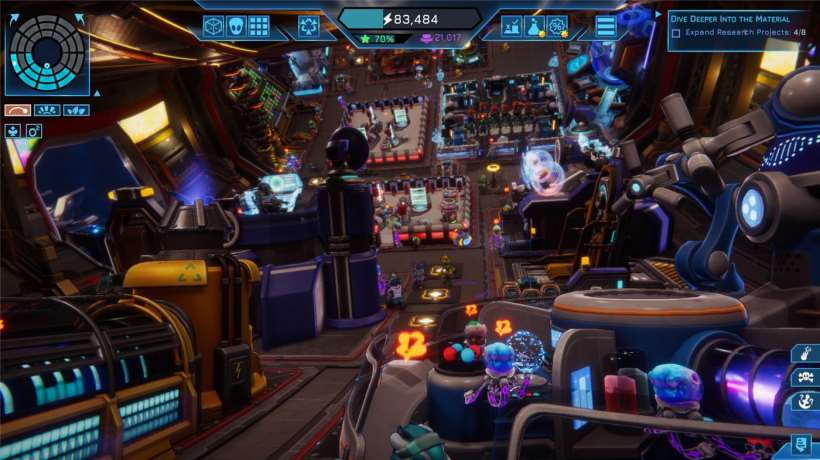This screenshot has height=460, width=820.
Task: Open the podium goals icon
Action: tap(511, 26)
